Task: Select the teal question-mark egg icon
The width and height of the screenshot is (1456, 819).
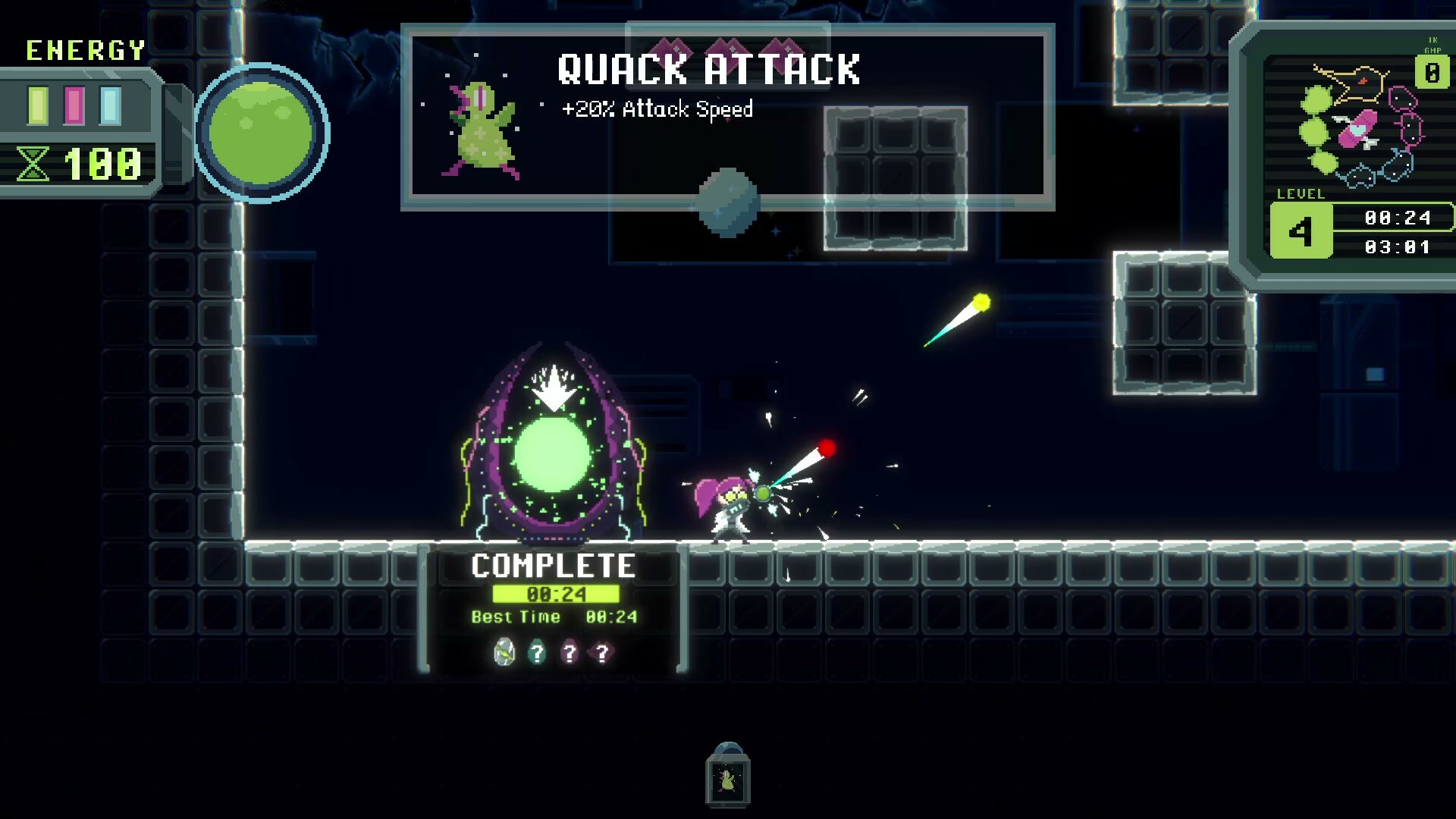Action: [538, 651]
